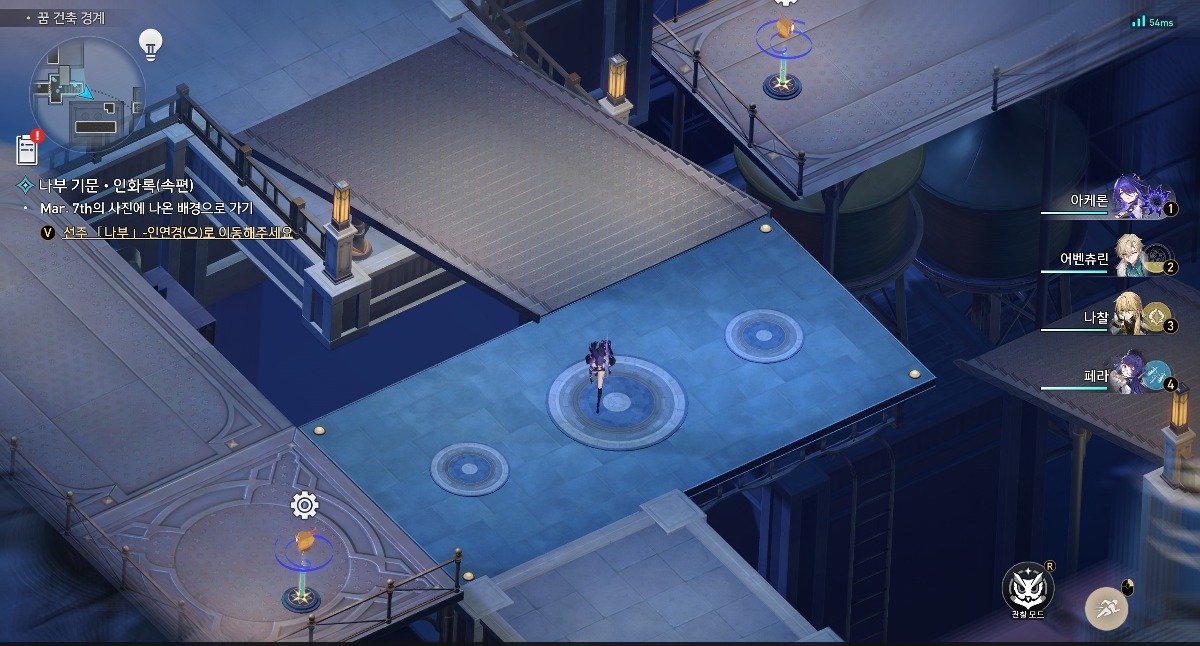
Task: Activate the 관찰 모드 owl mask button
Action: click(1027, 588)
